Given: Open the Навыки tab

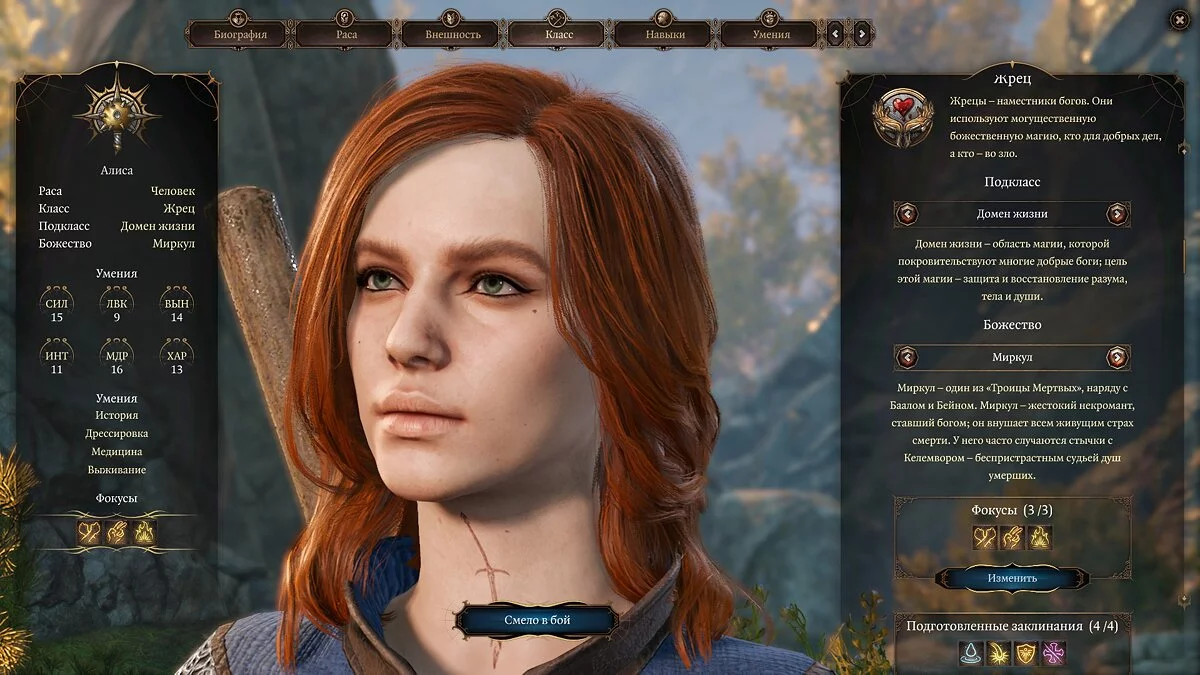Looking at the screenshot, I should 665,35.
